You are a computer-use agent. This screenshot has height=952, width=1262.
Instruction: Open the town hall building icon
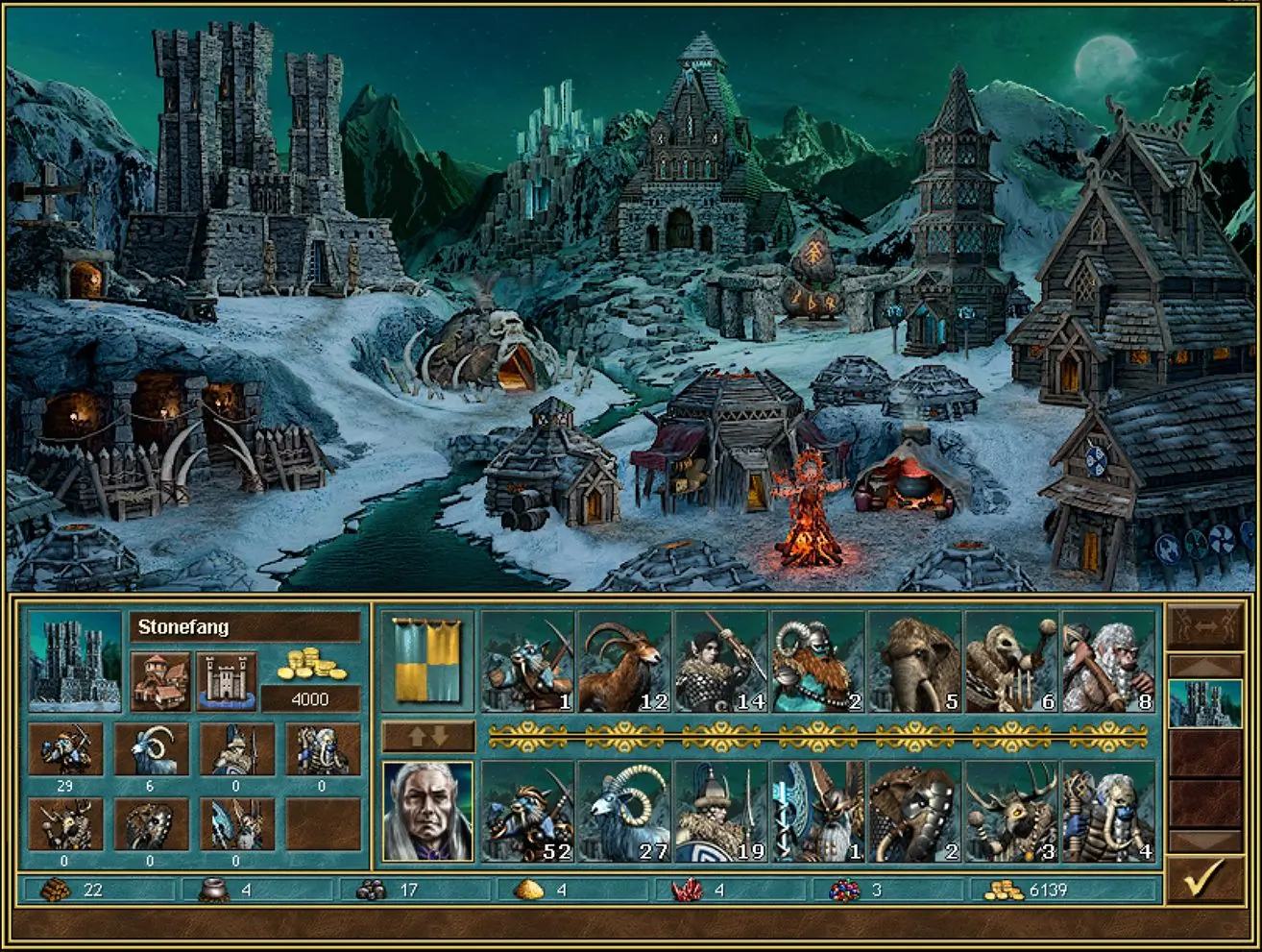(160, 681)
